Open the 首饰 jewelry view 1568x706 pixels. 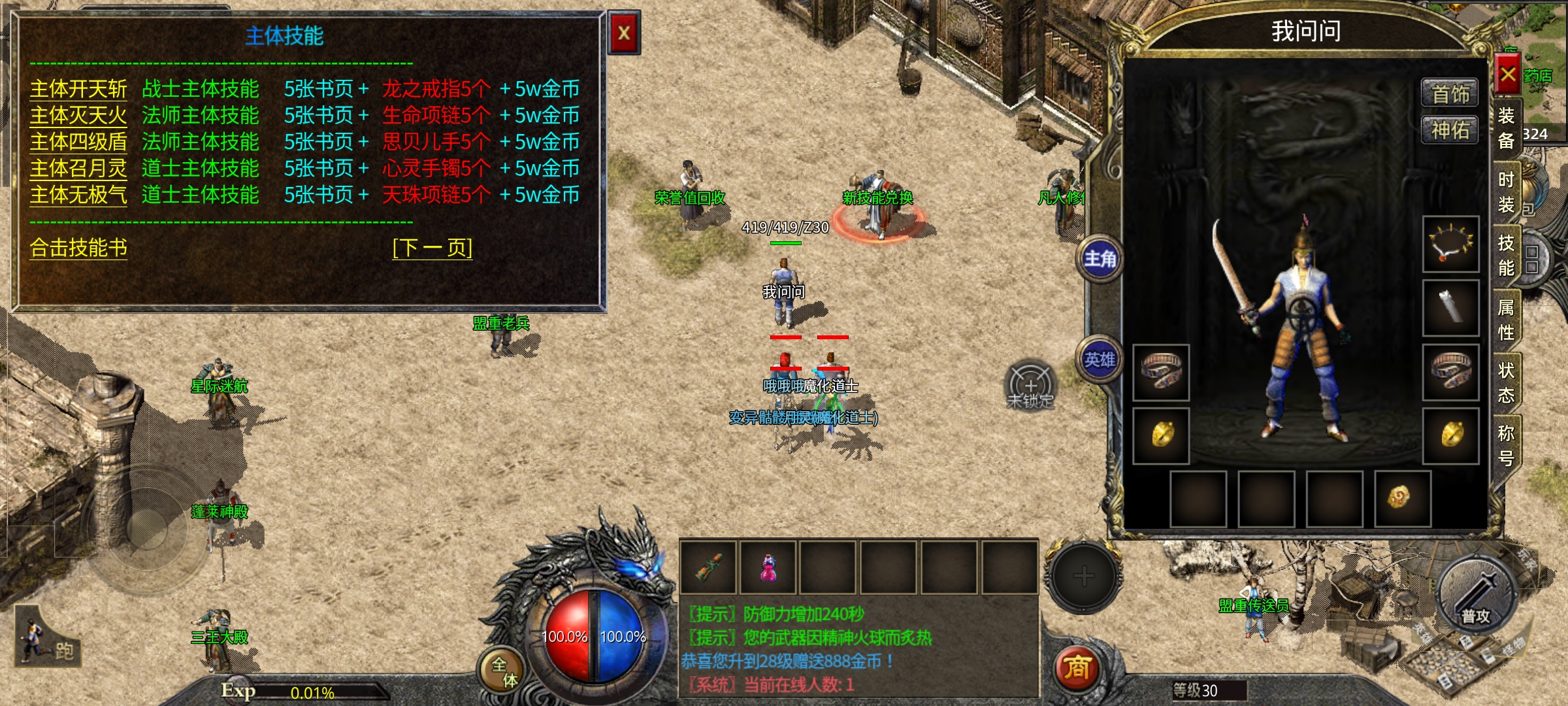point(1450,94)
